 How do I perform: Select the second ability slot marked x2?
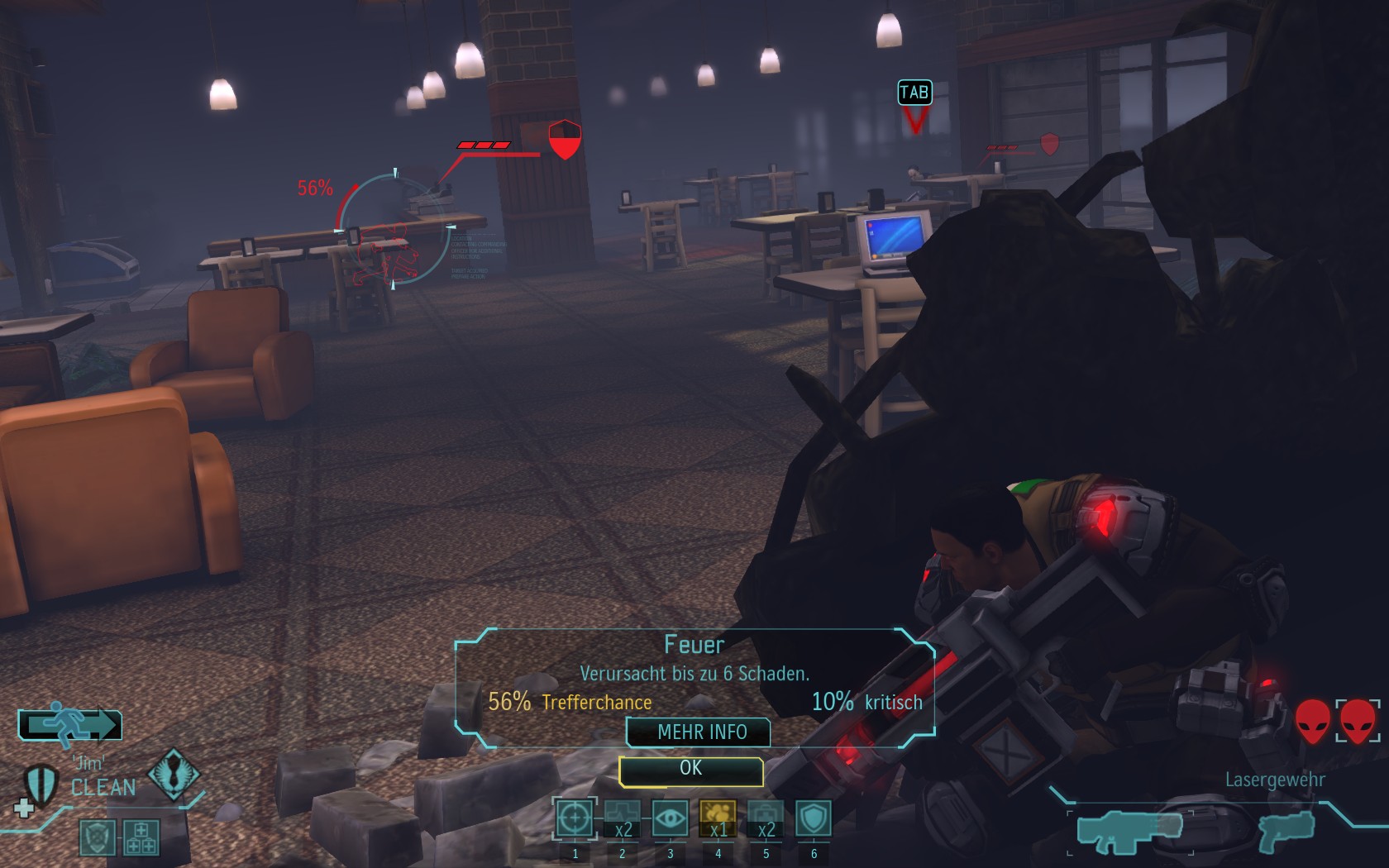click(623, 819)
